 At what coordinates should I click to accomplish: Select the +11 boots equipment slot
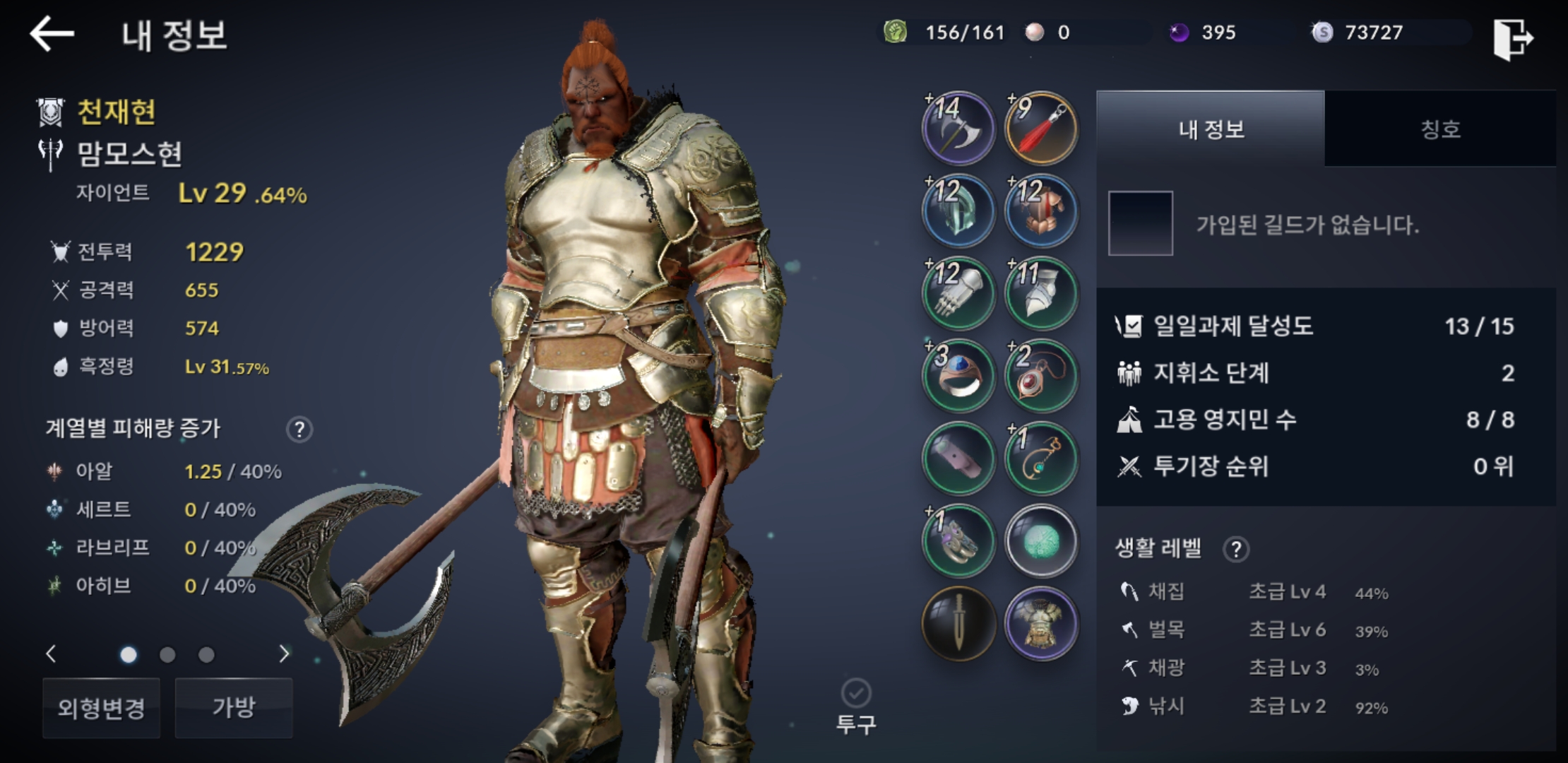pyautogui.click(x=1041, y=293)
